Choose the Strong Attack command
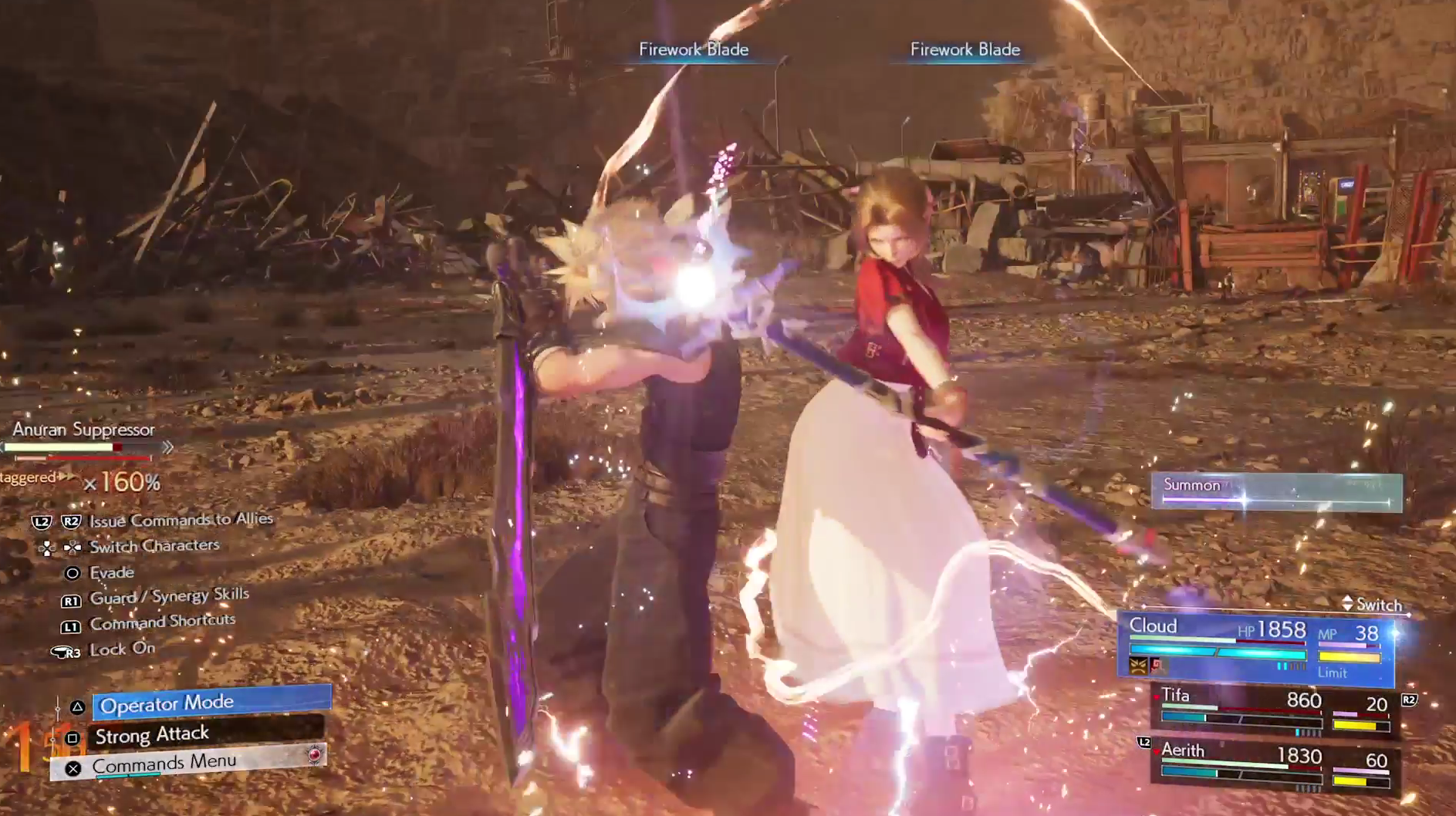This screenshot has width=1456, height=816. pos(205,734)
